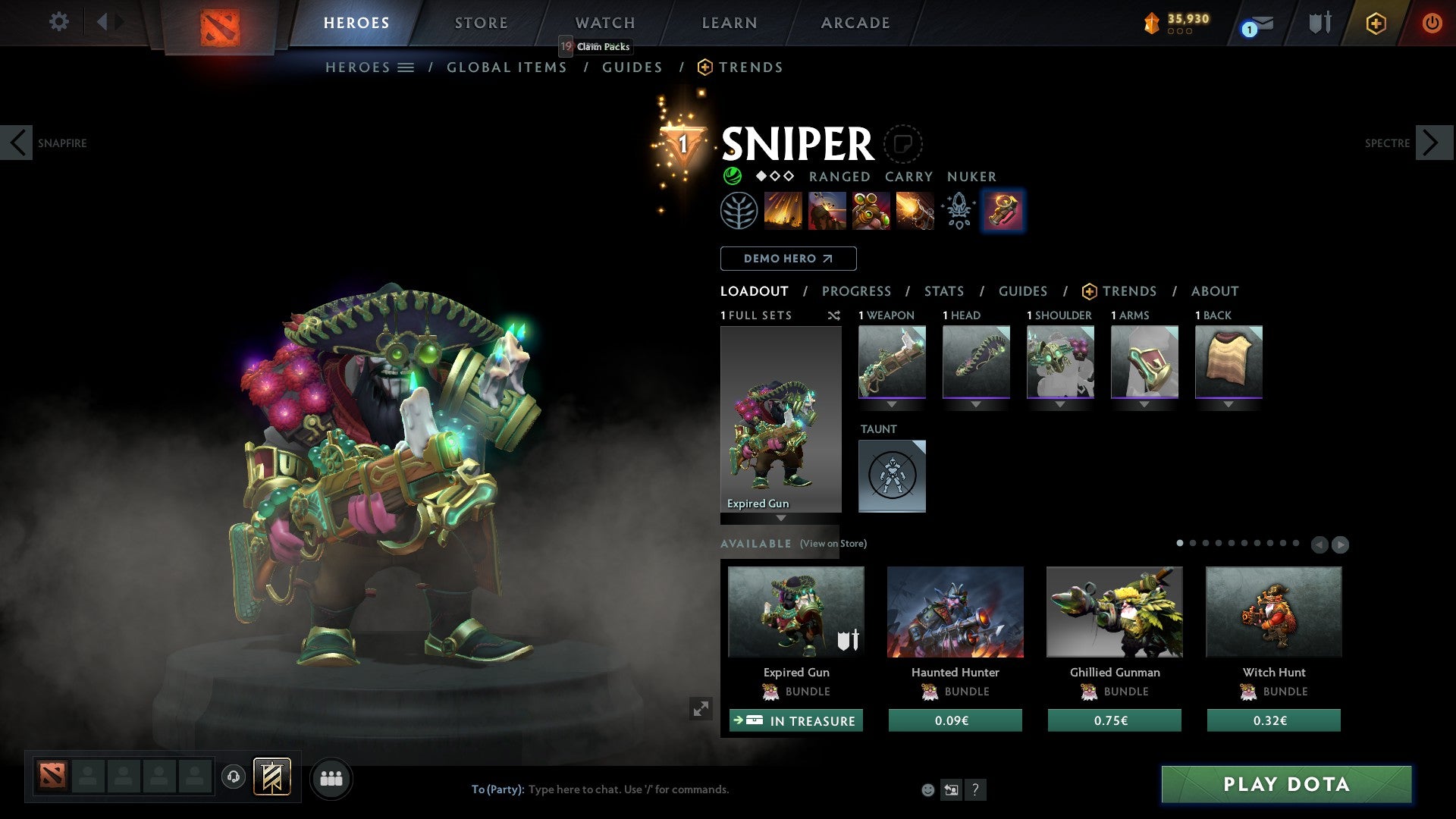Click the Dota Plus hexagon icon
The height and width of the screenshot is (819, 1456).
click(1375, 24)
